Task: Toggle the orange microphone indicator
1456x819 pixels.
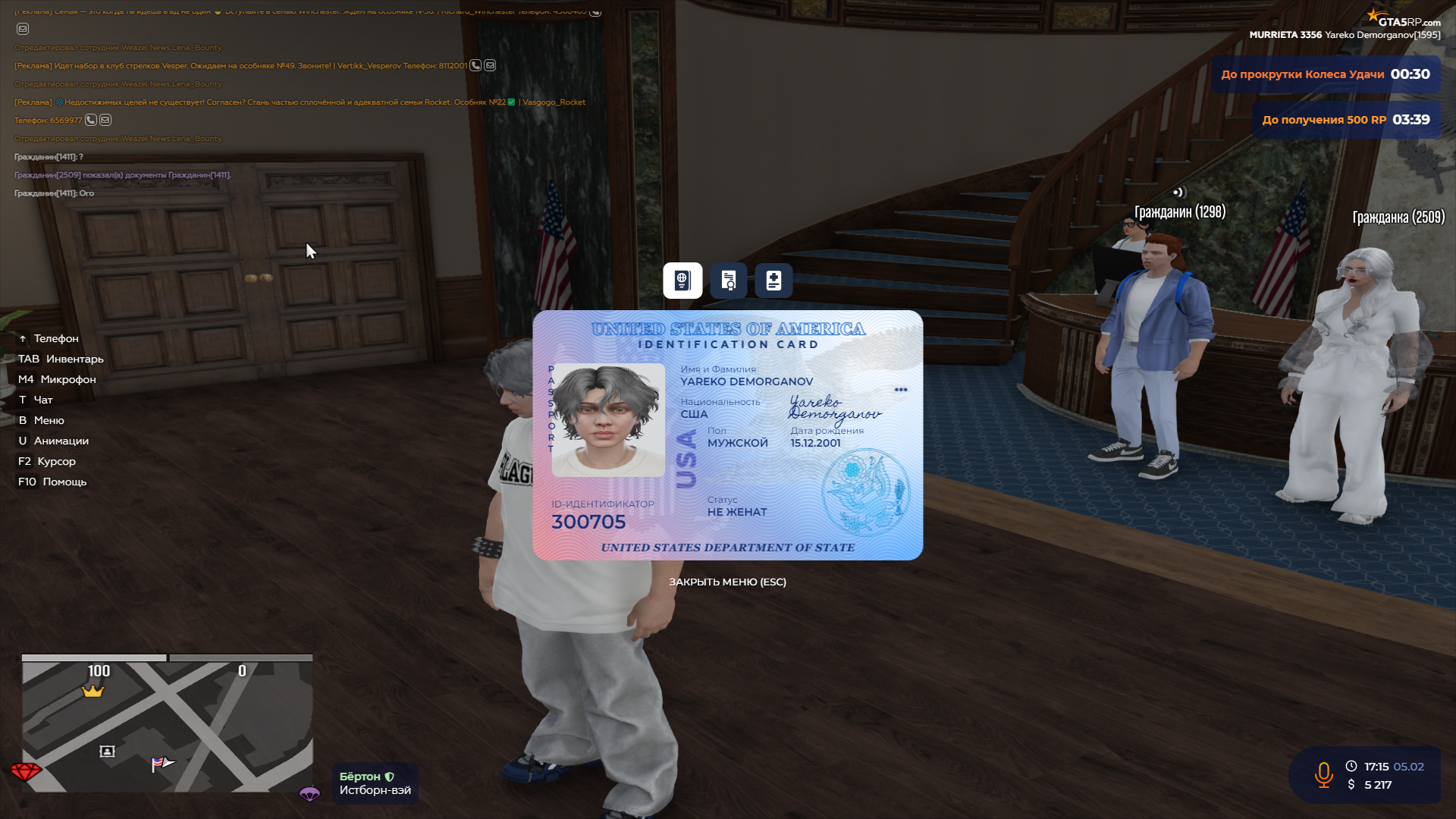Action: (x=1323, y=776)
